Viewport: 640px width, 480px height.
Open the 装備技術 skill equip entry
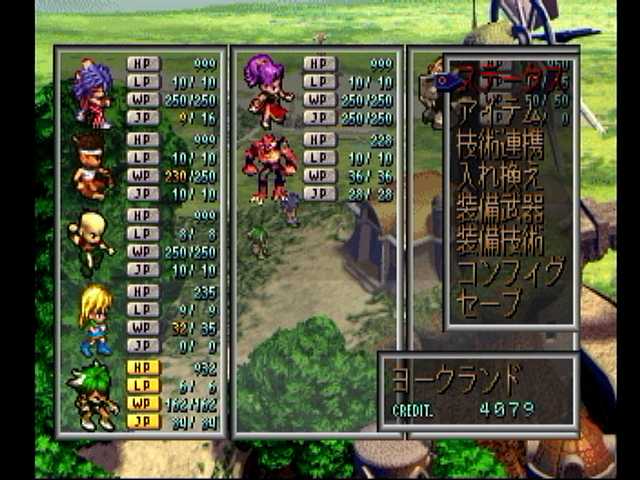(500, 242)
